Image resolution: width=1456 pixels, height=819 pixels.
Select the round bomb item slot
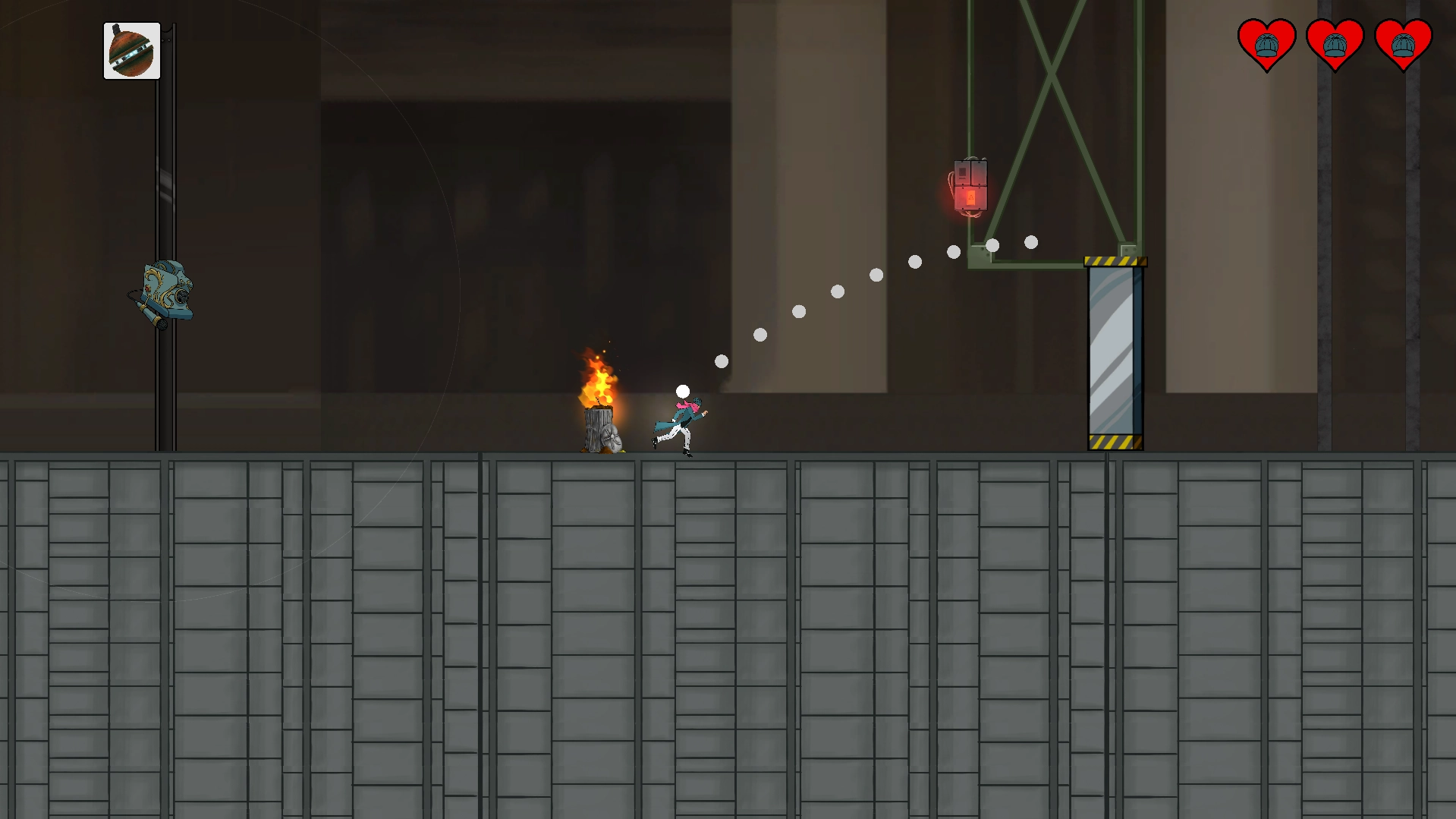[x=132, y=51]
